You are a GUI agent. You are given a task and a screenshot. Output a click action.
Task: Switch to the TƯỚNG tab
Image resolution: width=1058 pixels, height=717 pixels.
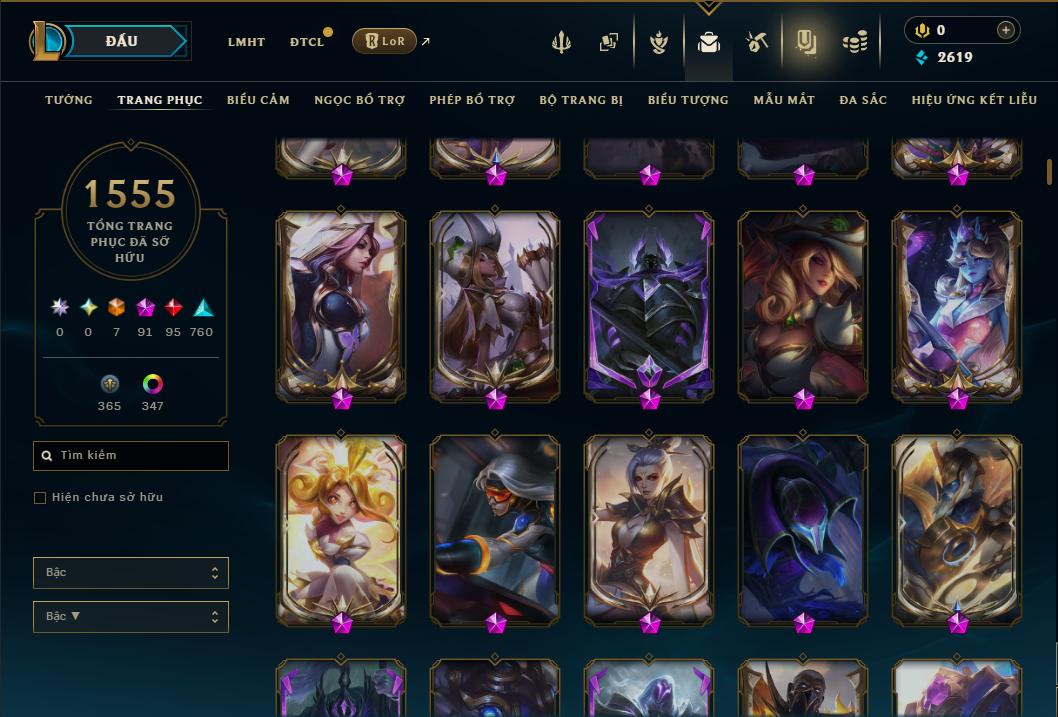point(69,100)
